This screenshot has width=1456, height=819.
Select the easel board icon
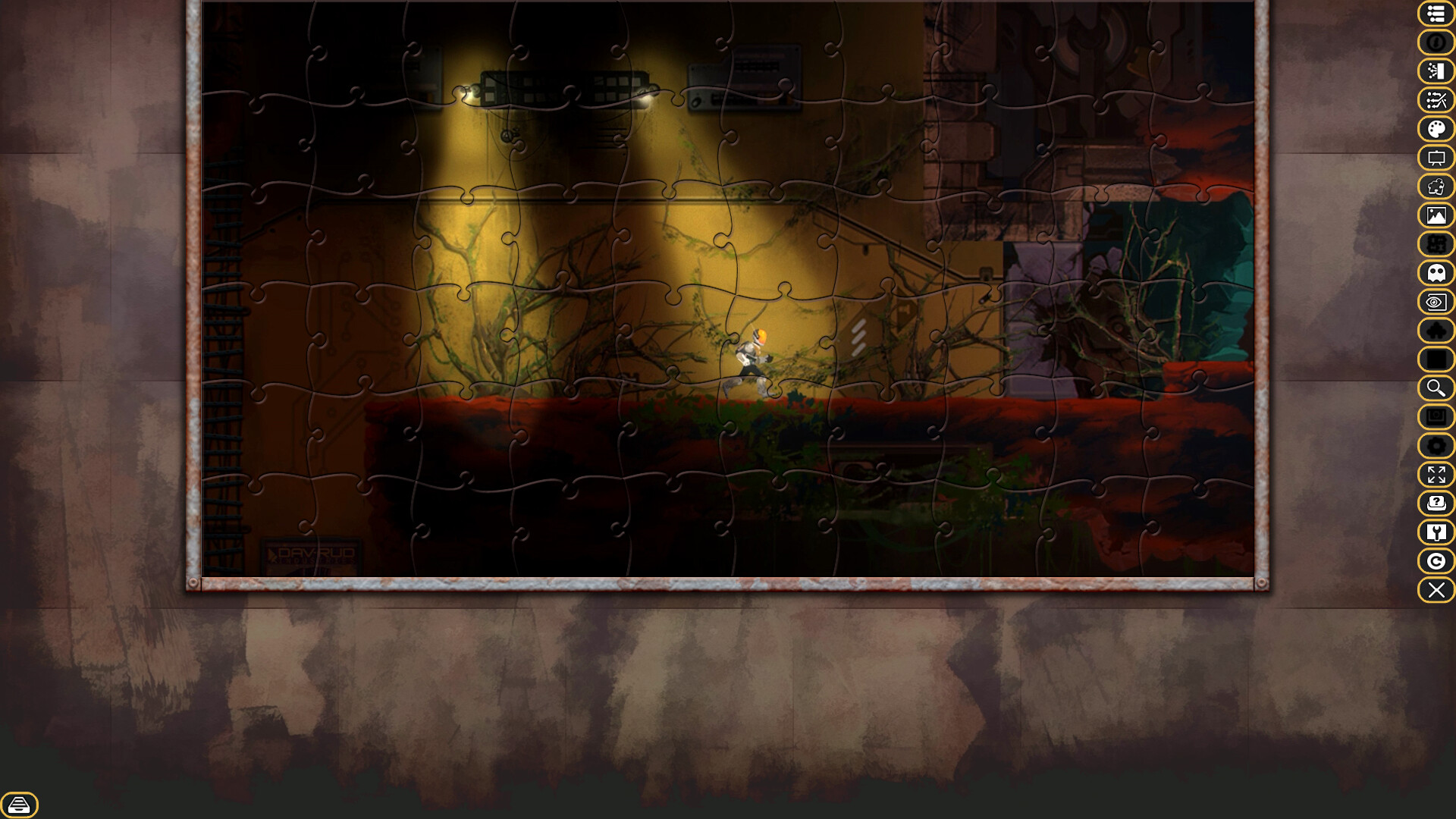1436,158
